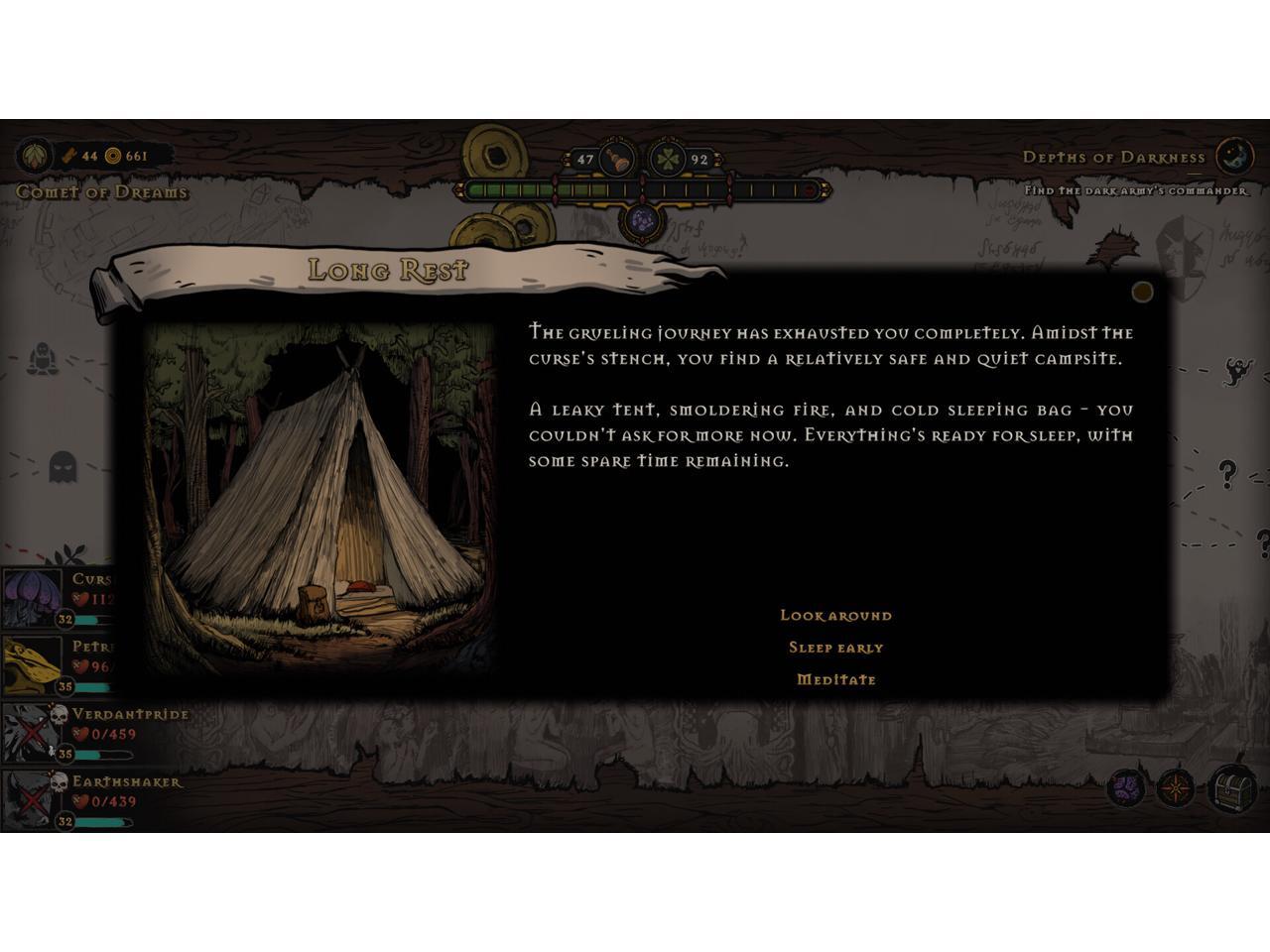Click the hop cone emblem beside the resources
Image resolution: width=1270 pixels, height=952 pixels.
coord(35,156)
